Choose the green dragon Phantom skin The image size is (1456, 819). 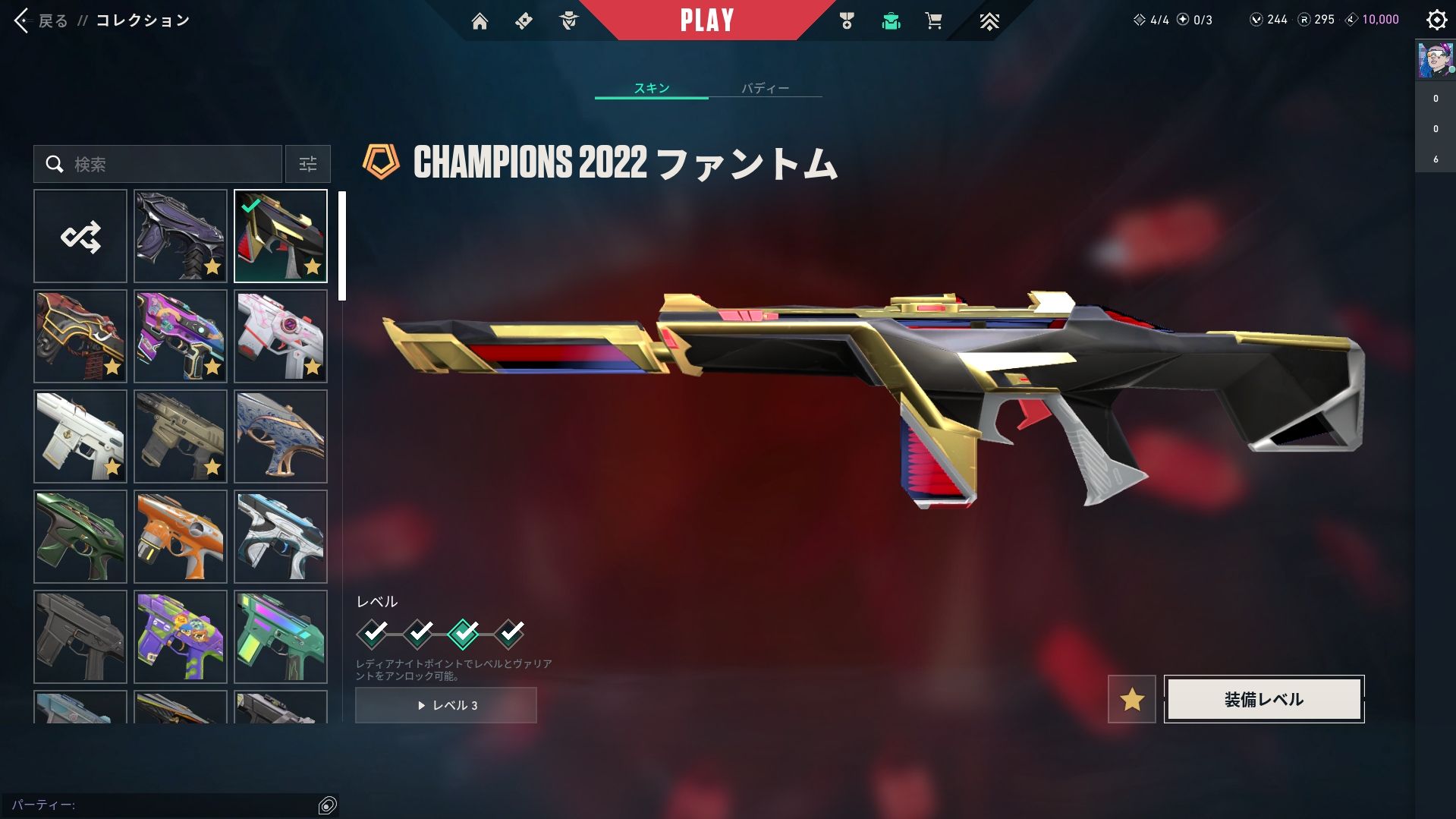[80, 537]
